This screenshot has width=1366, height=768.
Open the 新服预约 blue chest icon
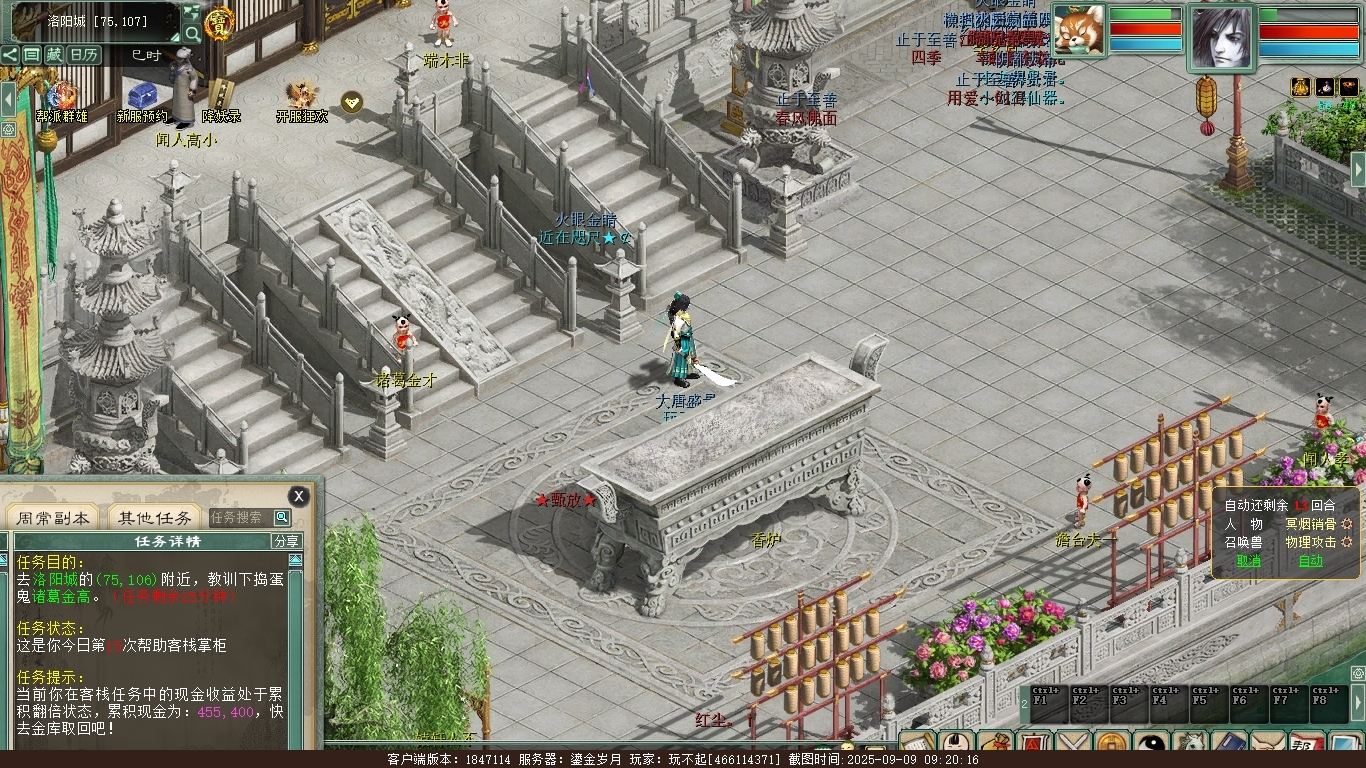142,97
